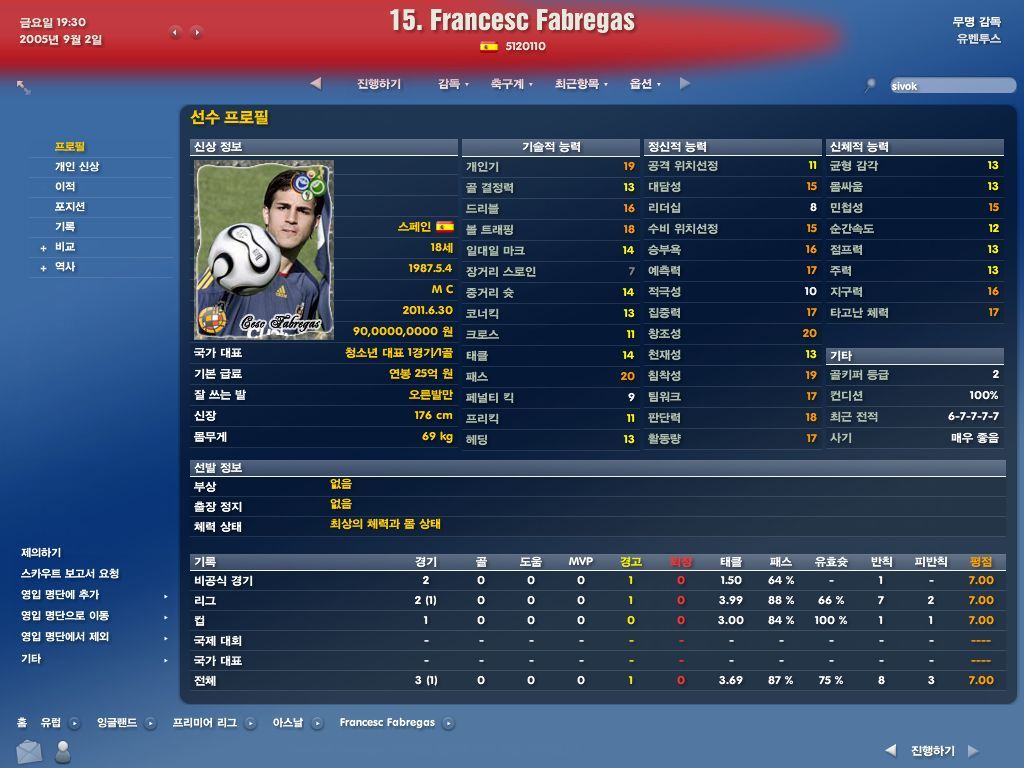Open the 기타 actions submenu

pos(31,659)
